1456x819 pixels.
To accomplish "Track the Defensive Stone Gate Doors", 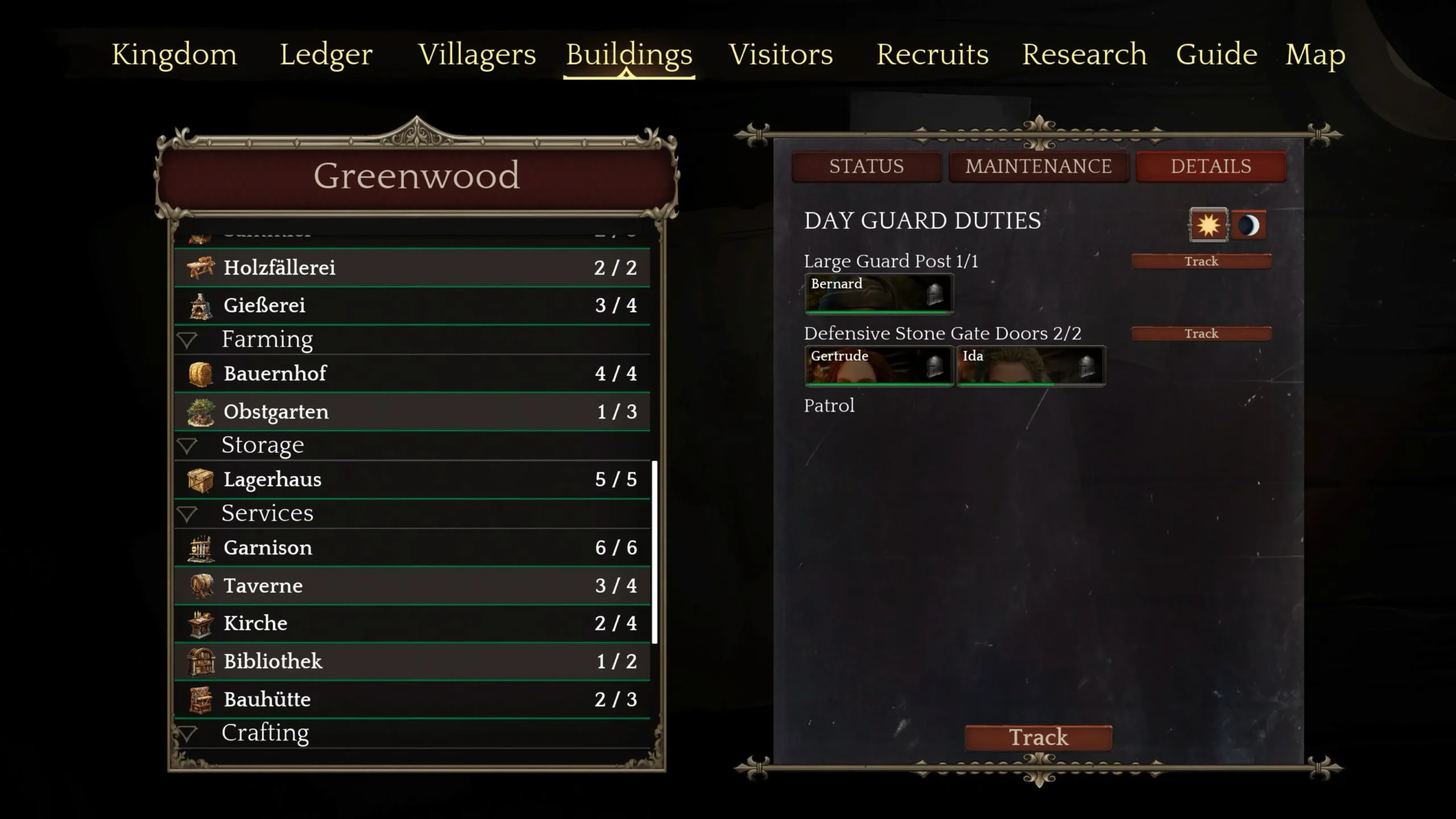I will [x=1201, y=333].
